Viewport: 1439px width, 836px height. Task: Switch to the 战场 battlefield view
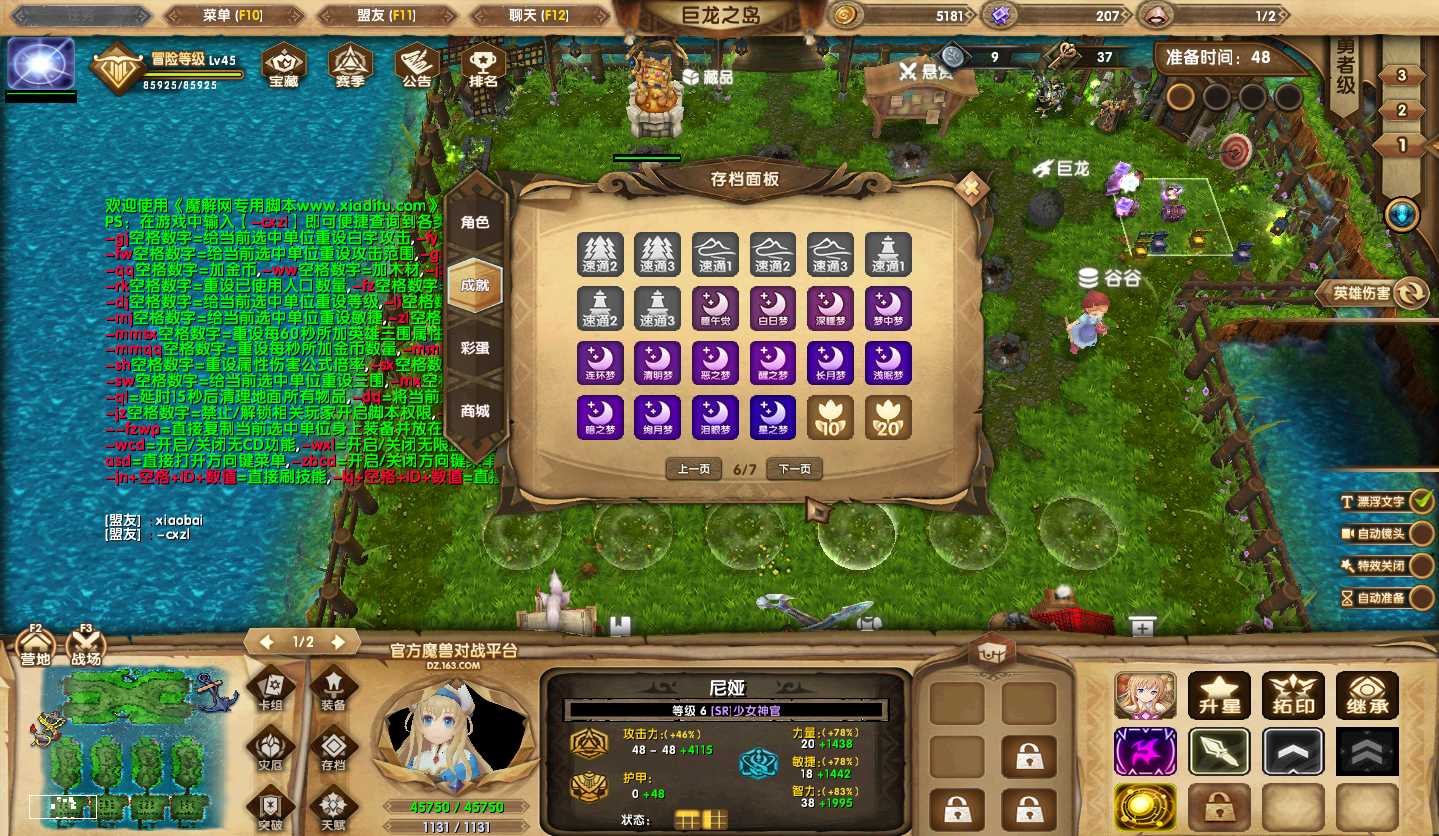86,648
